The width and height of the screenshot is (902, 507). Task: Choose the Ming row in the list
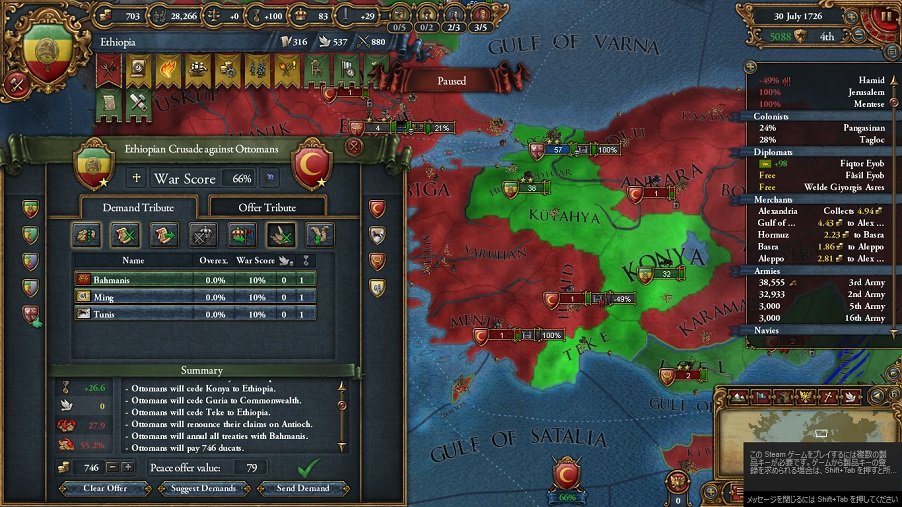click(195, 296)
